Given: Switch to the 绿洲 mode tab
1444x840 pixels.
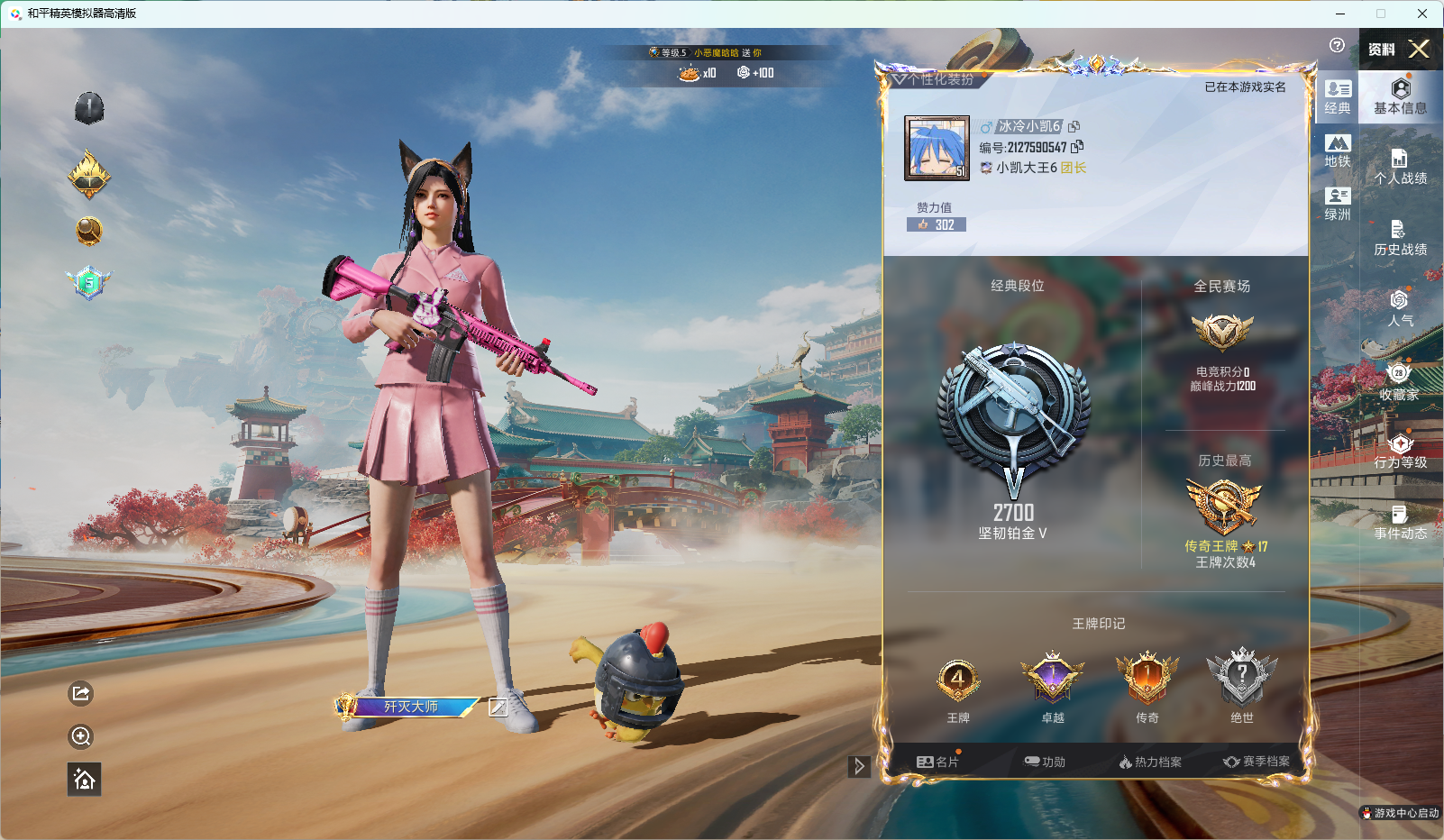Looking at the screenshot, I should pos(1338,204).
